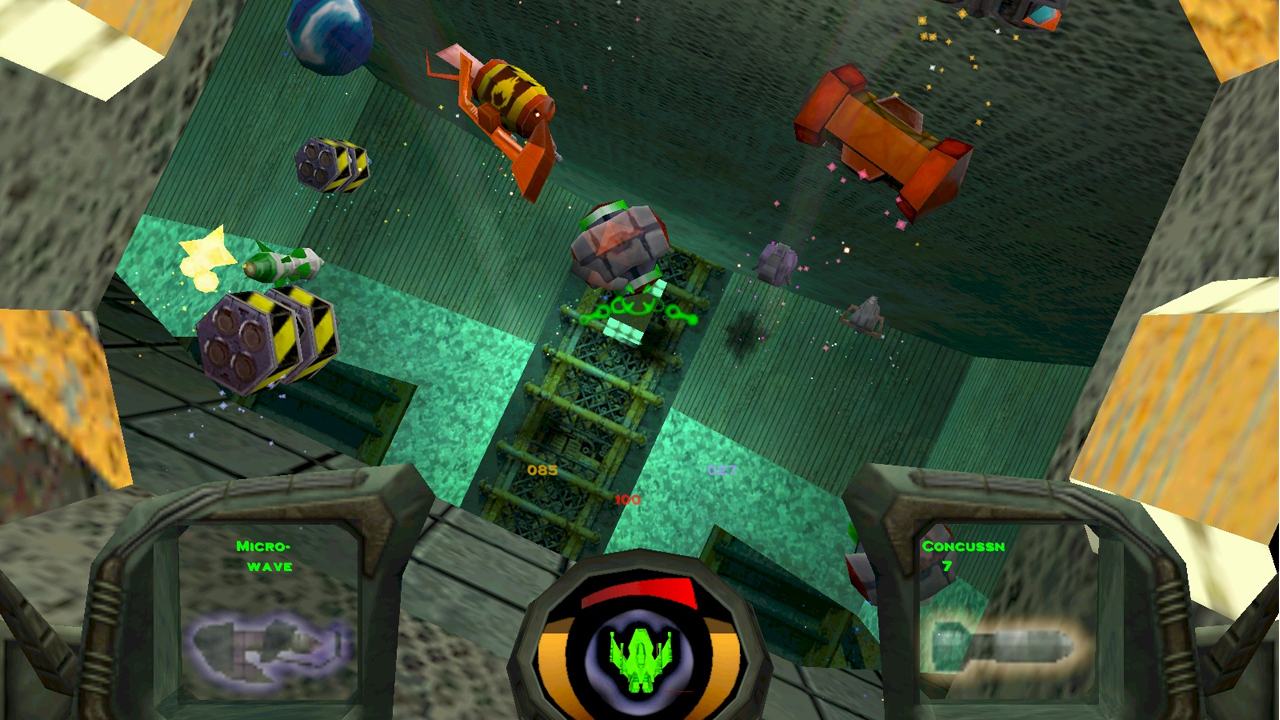Click the red shield bar above the ship gauge

[x=637, y=592]
